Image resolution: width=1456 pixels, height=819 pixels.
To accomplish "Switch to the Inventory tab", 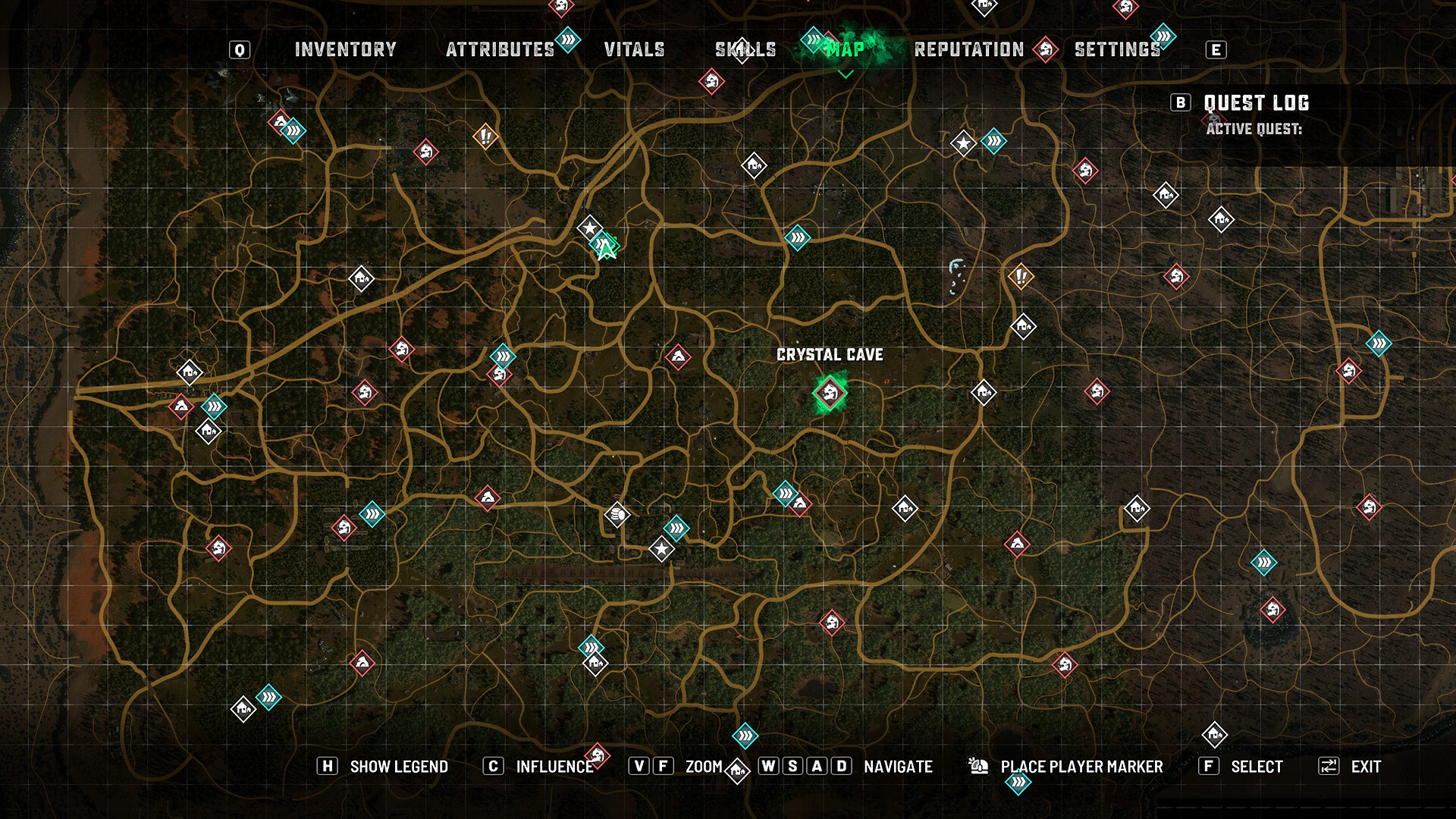I will tap(345, 50).
